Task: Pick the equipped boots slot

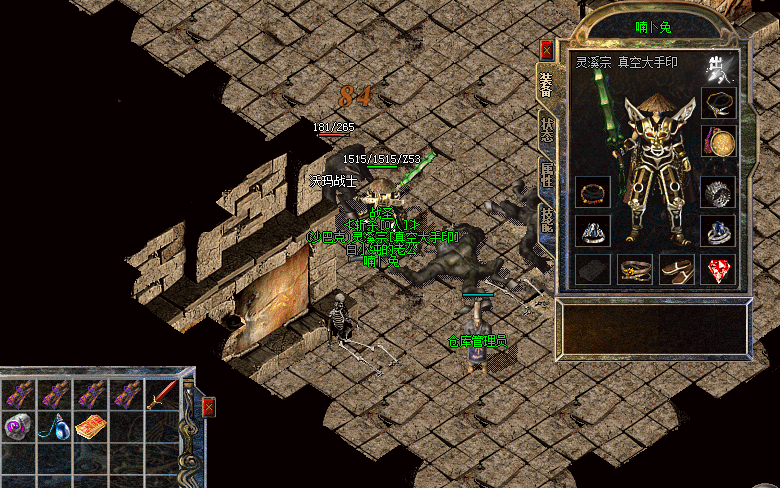Action: pyautogui.click(x=677, y=269)
